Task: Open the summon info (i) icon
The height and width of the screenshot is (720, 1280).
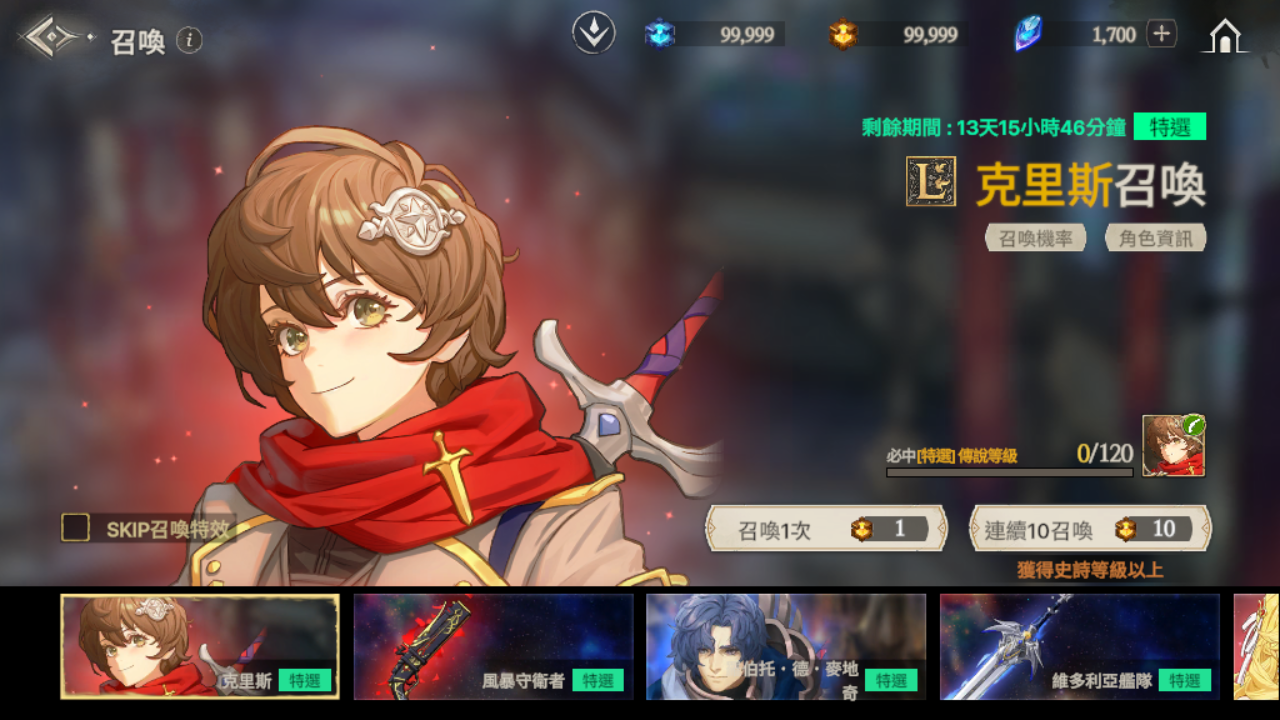Action: tap(189, 40)
